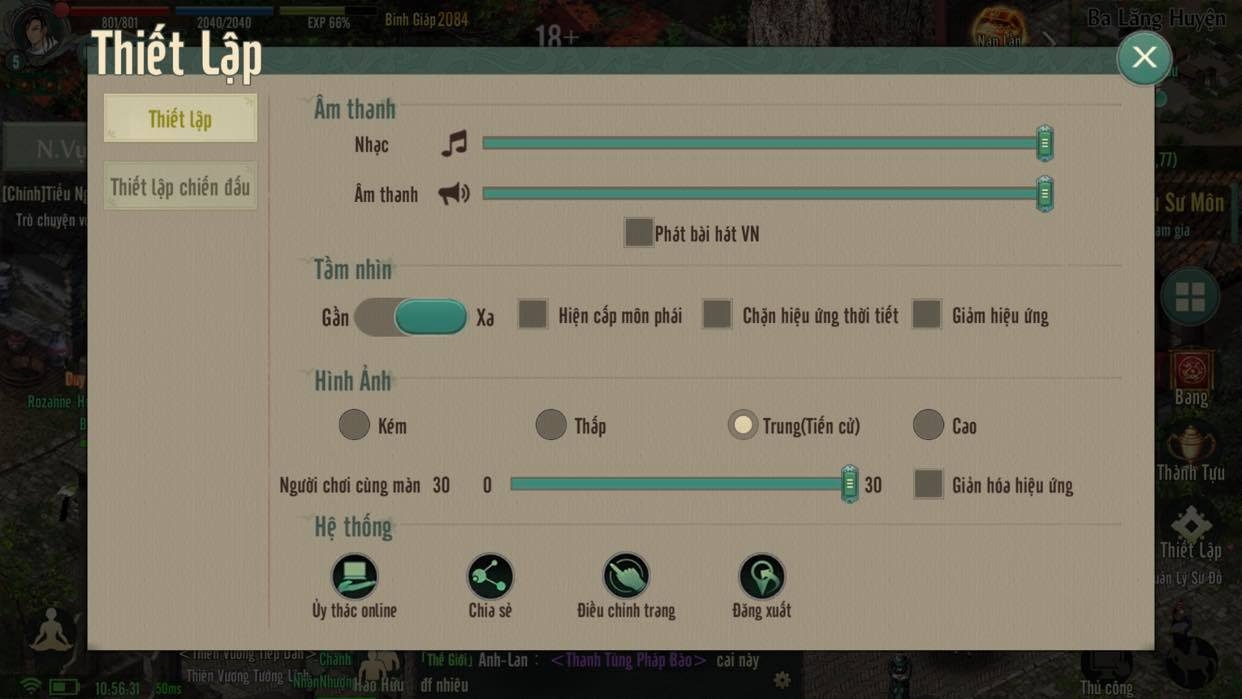Toggle the Phát bài hát VN checkbox
Image resolution: width=1242 pixels, height=699 pixels.
(x=639, y=233)
